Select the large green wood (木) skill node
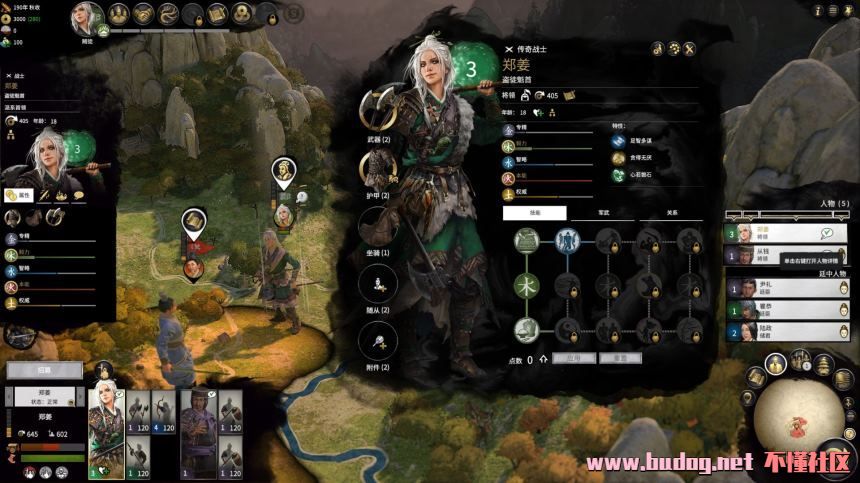 [x=527, y=285]
